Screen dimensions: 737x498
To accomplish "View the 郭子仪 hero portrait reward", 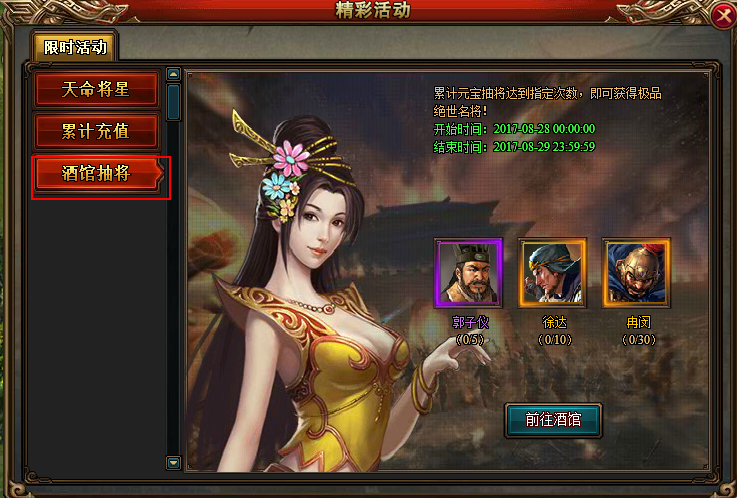I will pos(467,273).
